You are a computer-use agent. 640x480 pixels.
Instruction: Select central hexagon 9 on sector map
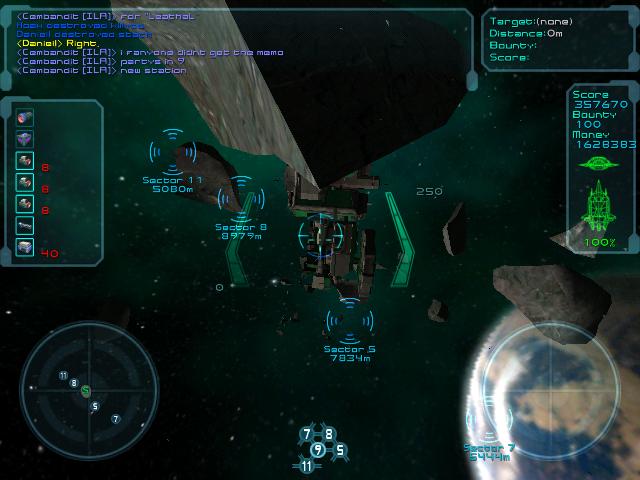(318, 449)
